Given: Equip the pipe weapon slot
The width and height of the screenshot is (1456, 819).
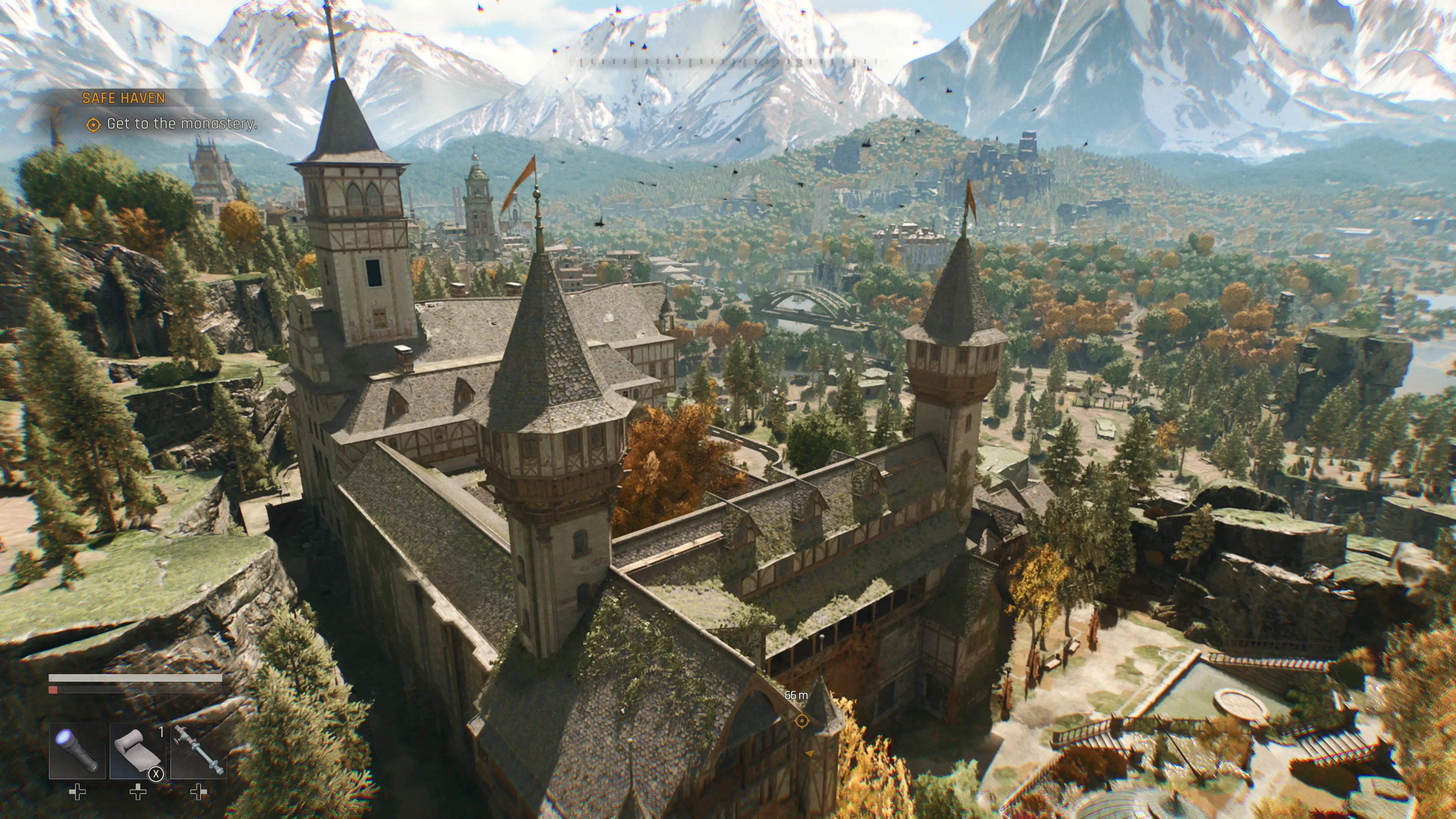Looking at the screenshot, I should click(x=198, y=751).
